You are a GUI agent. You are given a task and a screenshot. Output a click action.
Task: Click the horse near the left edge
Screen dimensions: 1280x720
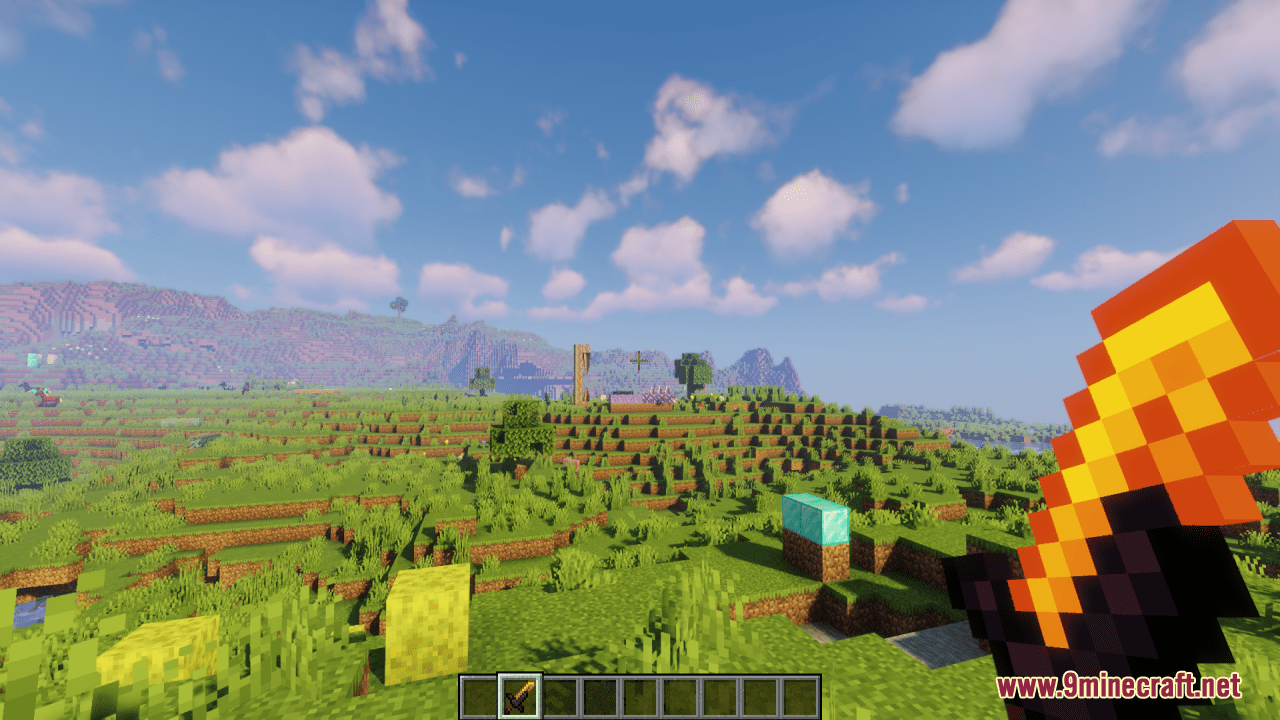tap(45, 399)
